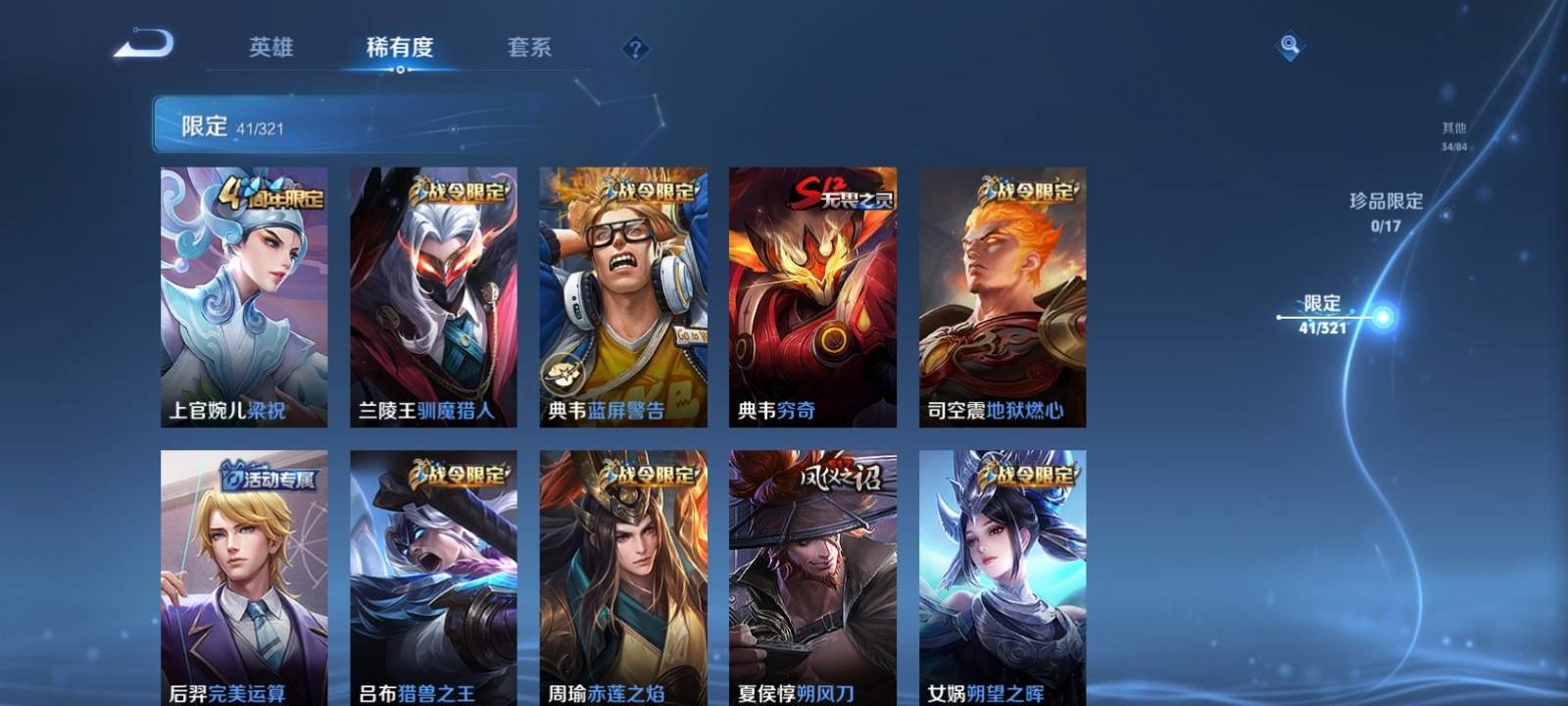Select the 限定 rarity marker
The width and height of the screenshot is (1568, 706).
tap(1323, 315)
